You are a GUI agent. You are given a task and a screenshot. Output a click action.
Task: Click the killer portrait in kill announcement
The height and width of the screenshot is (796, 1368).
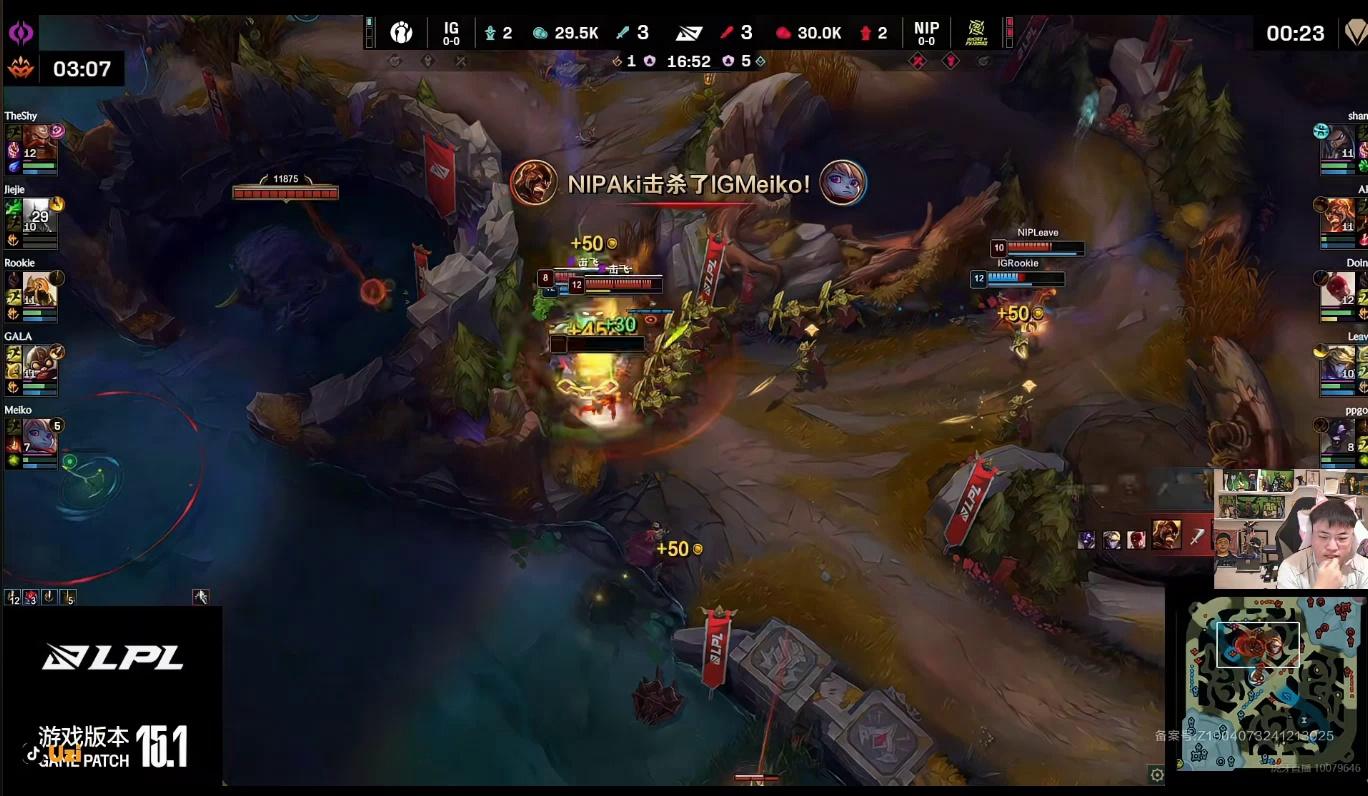[533, 183]
